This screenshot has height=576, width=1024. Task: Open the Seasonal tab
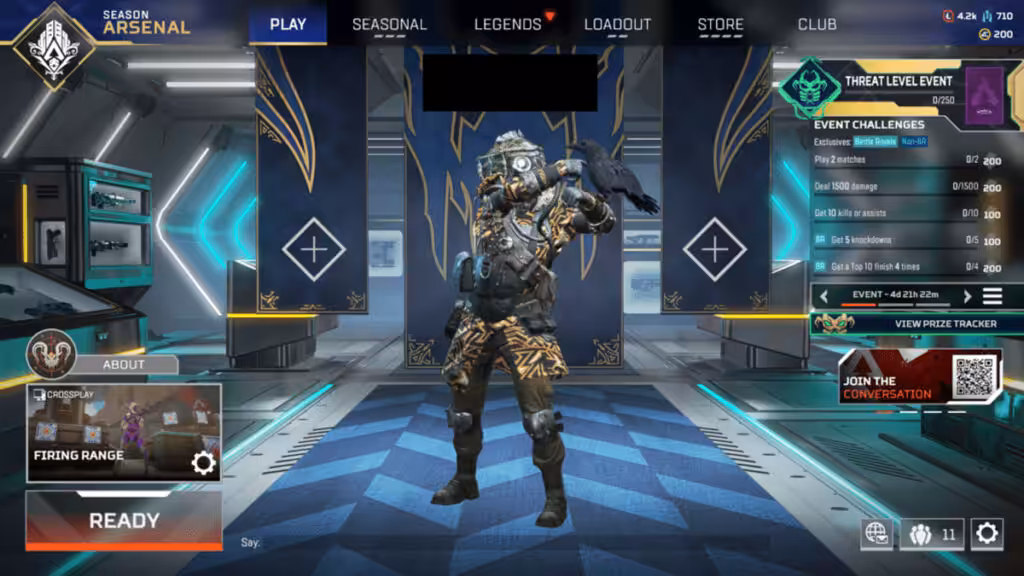click(x=389, y=24)
